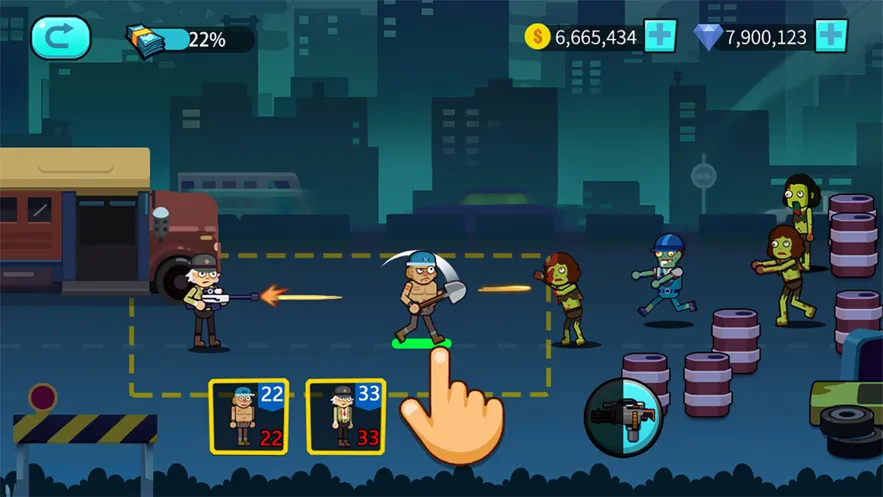Tap the teal return arrow button

coord(60,38)
